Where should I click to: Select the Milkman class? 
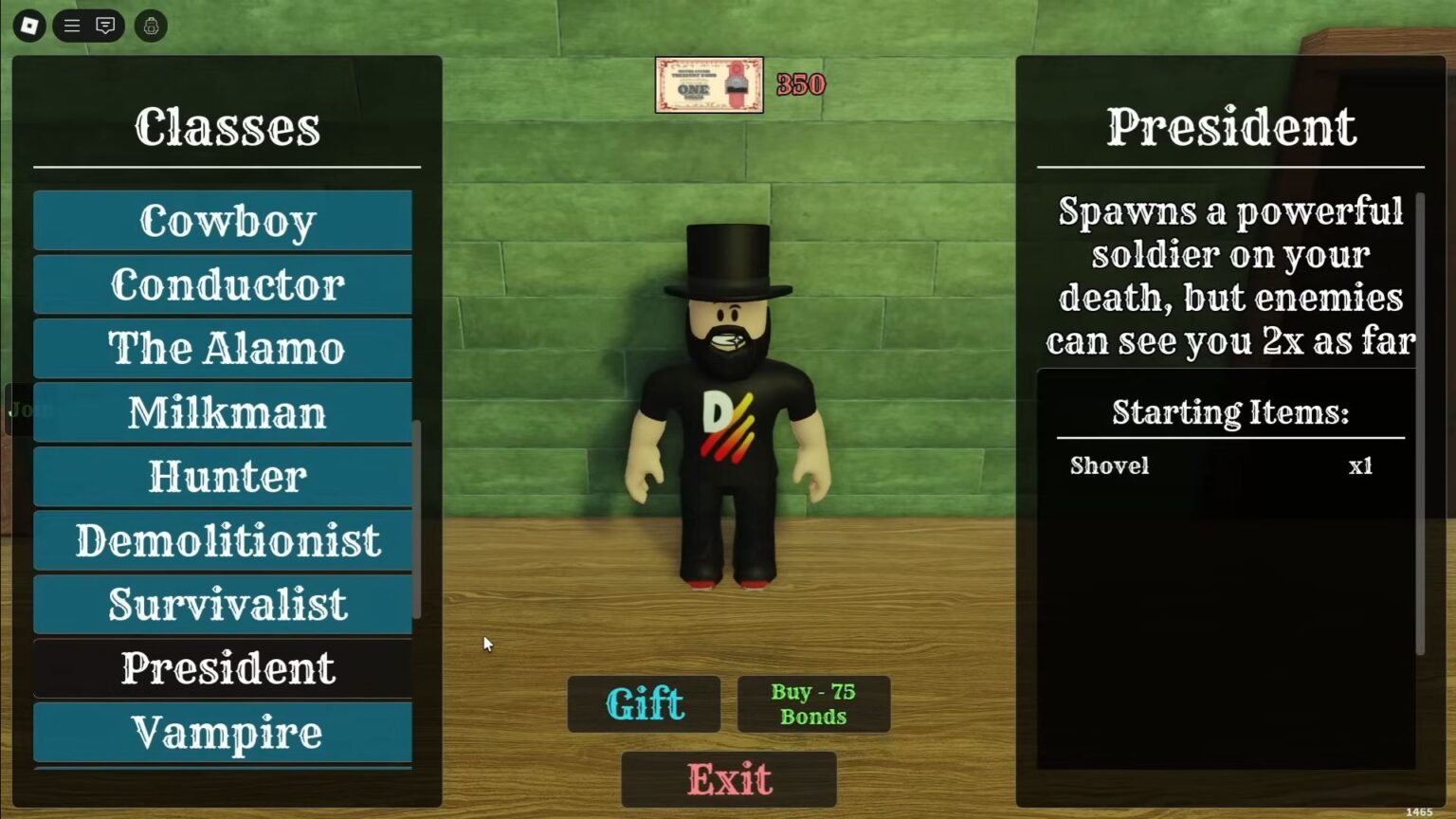(223, 411)
